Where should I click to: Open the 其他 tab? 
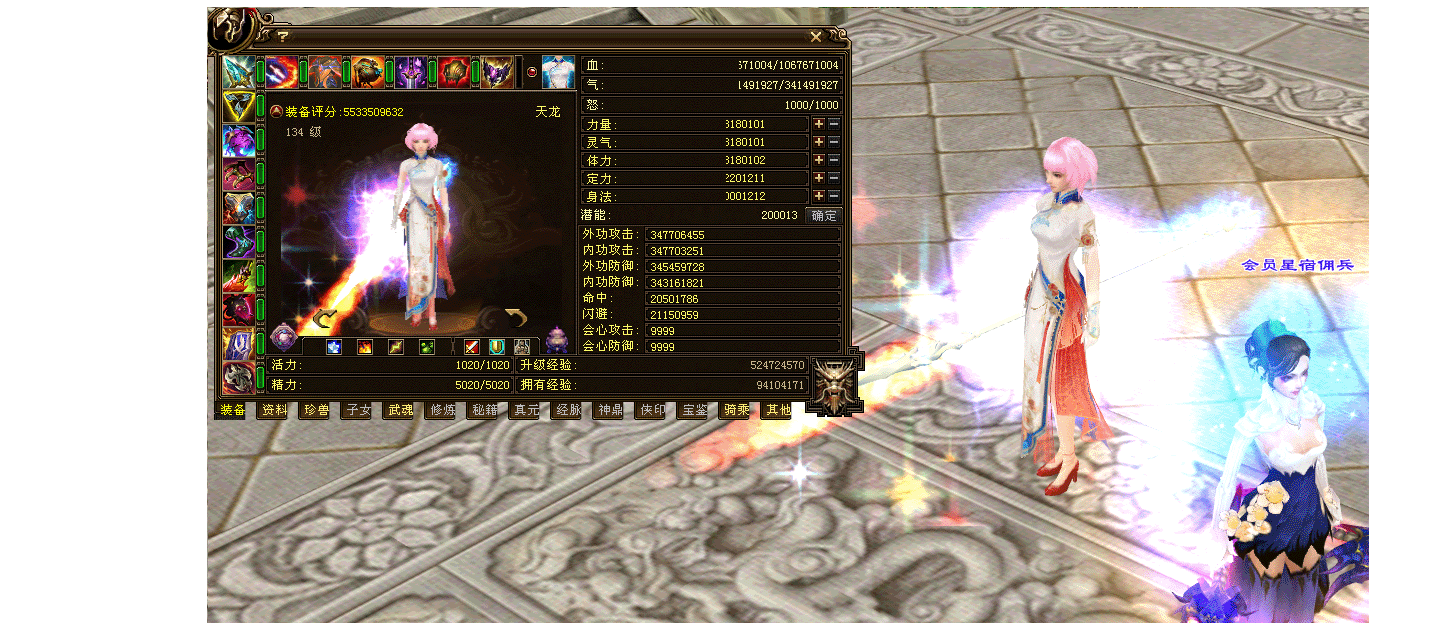(x=778, y=410)
